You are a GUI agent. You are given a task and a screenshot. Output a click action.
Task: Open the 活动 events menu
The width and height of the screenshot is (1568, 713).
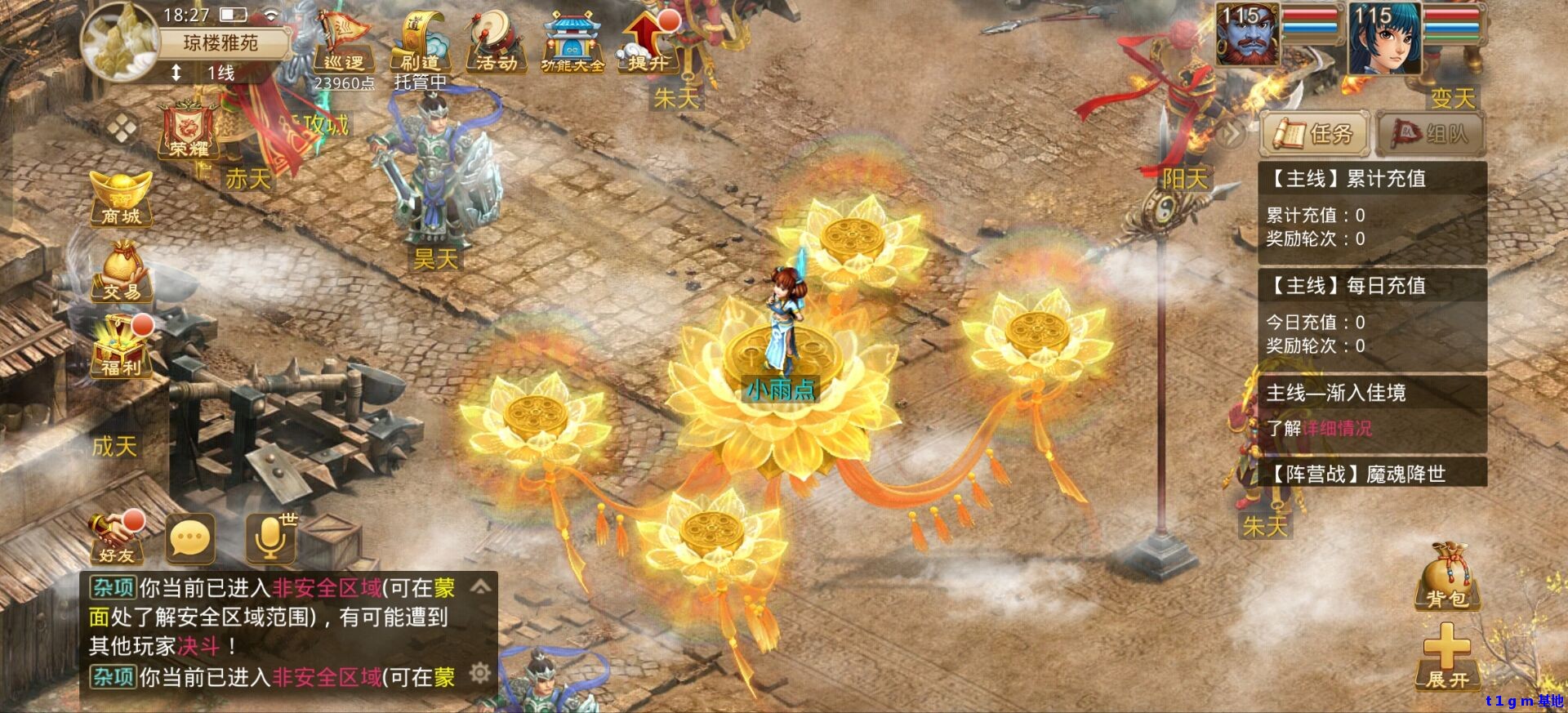(496, 46)
